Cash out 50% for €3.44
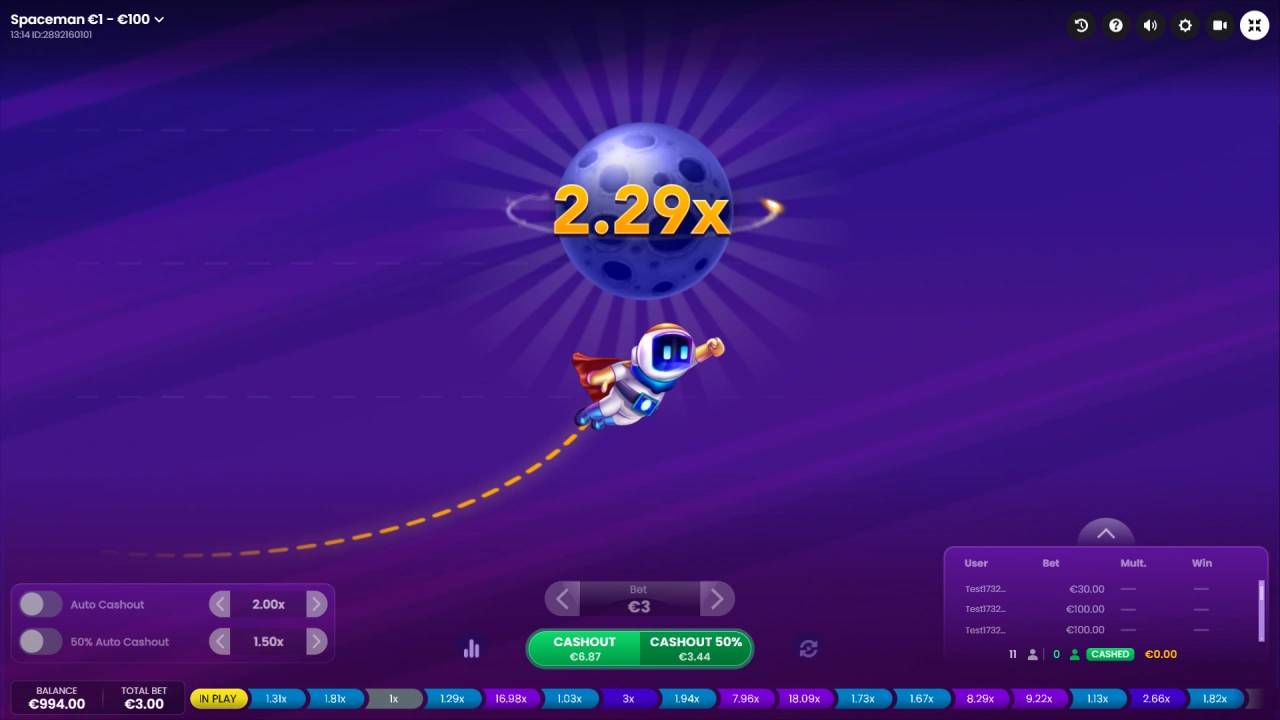The height and width of the screenshot is (720, 1280). click(x=695, y=649)
